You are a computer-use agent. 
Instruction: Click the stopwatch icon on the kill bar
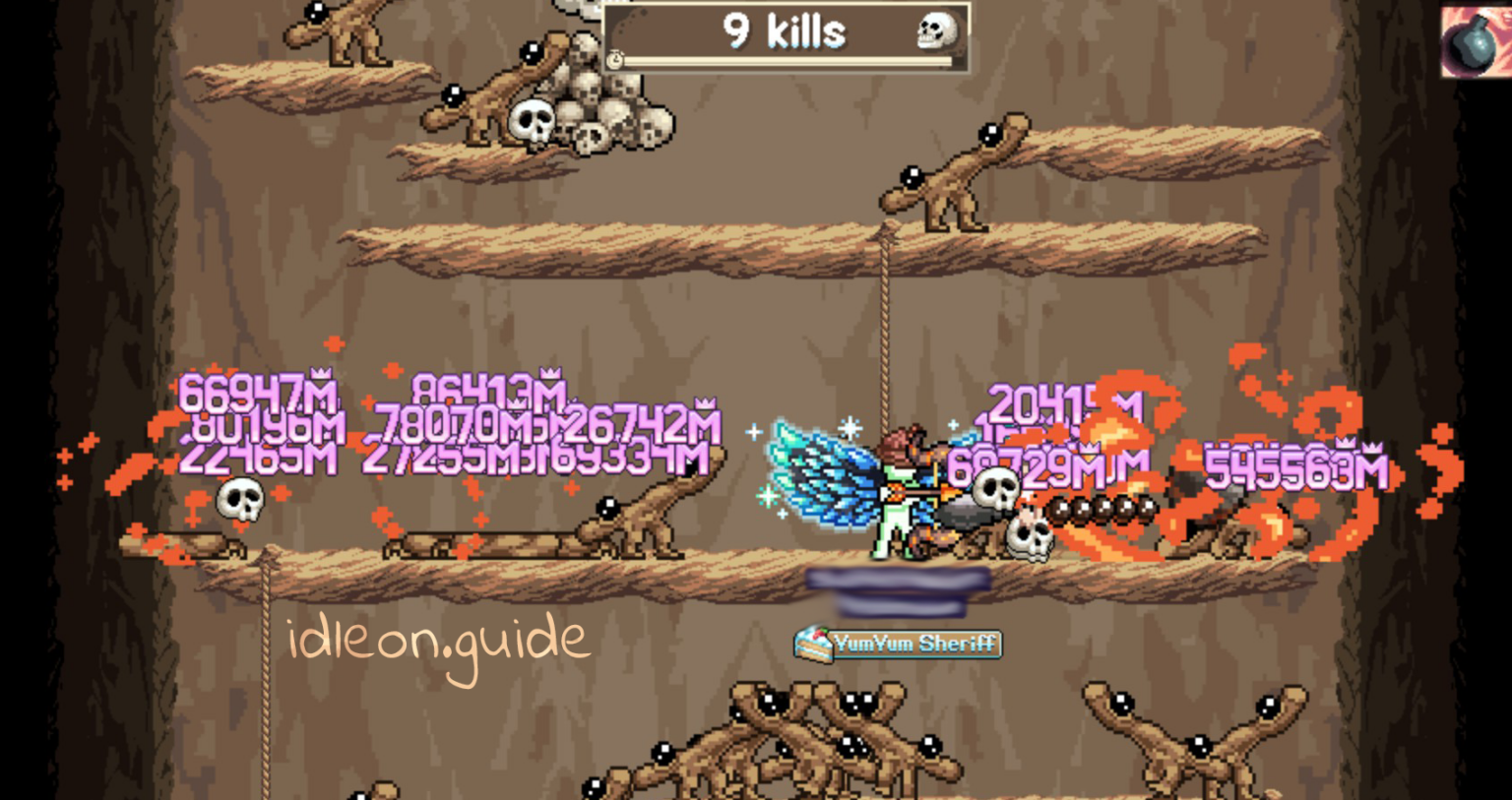pyautogui.click(x=616, y=60)
